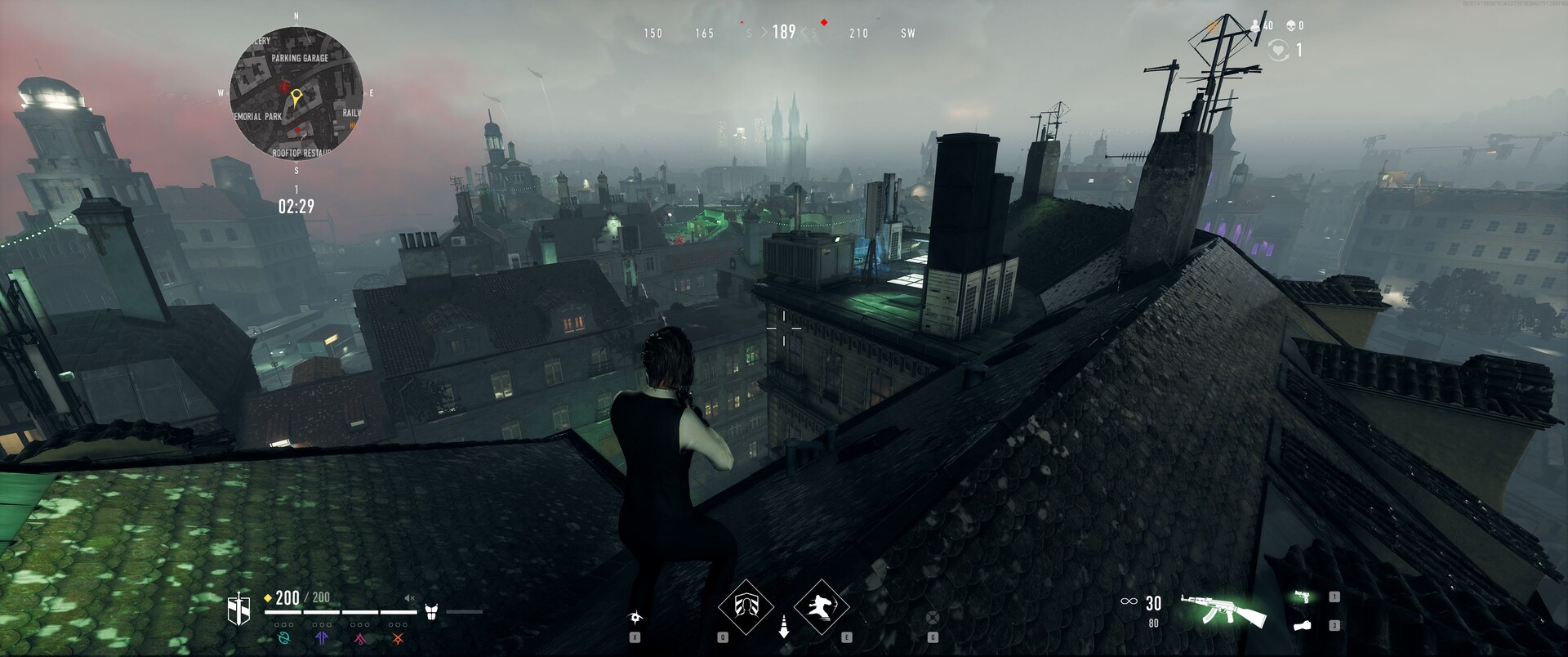The image size is (1568, 657).
Task: Click the heart with arrows lives icon
Action: click(x=1277, y=51)
